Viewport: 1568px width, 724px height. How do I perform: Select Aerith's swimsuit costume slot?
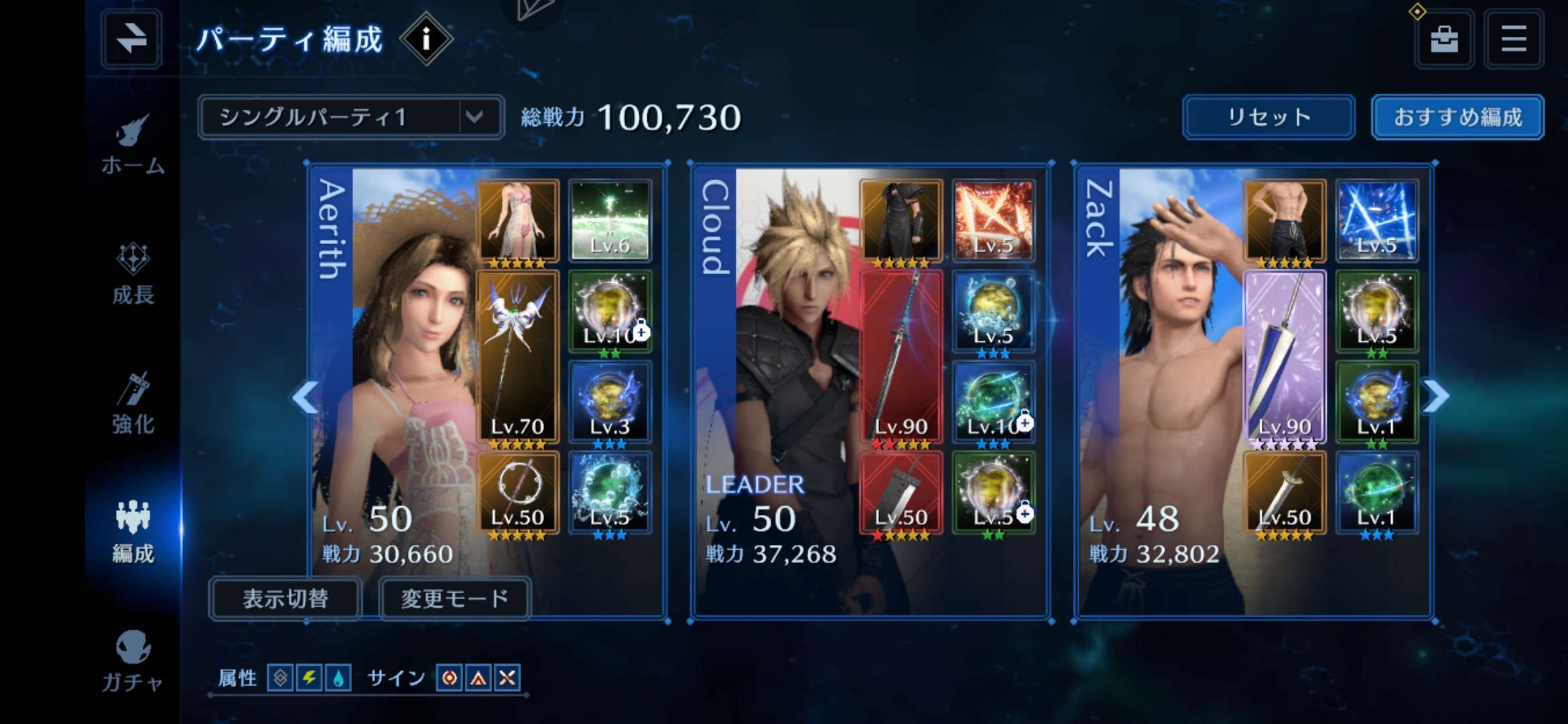click(x=517, y=221)
